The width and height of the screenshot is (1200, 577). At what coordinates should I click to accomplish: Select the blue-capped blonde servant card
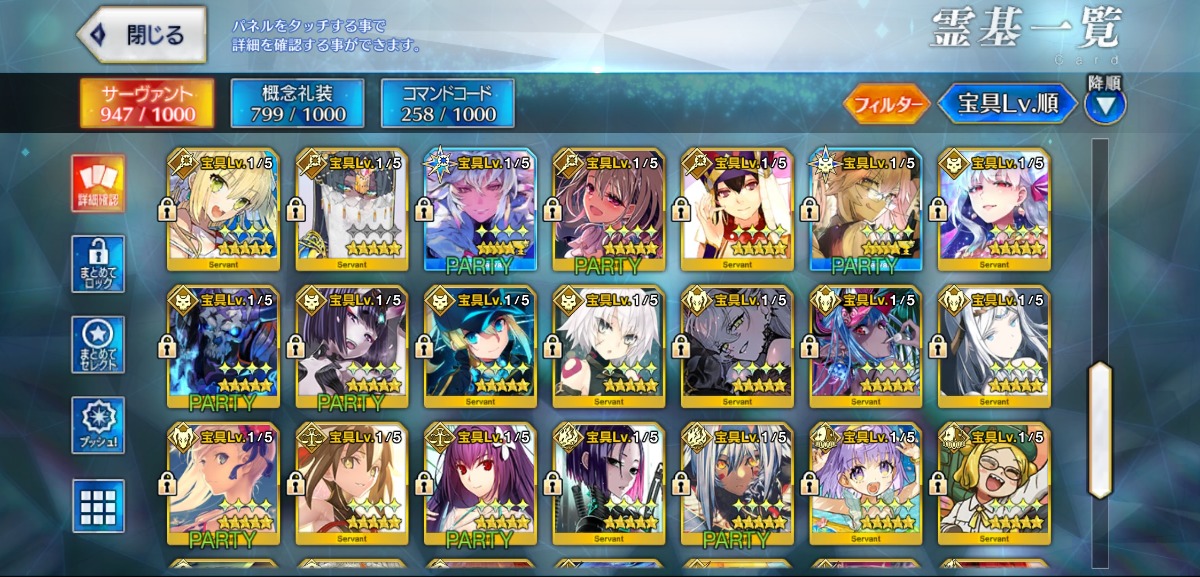coord(480,347)
